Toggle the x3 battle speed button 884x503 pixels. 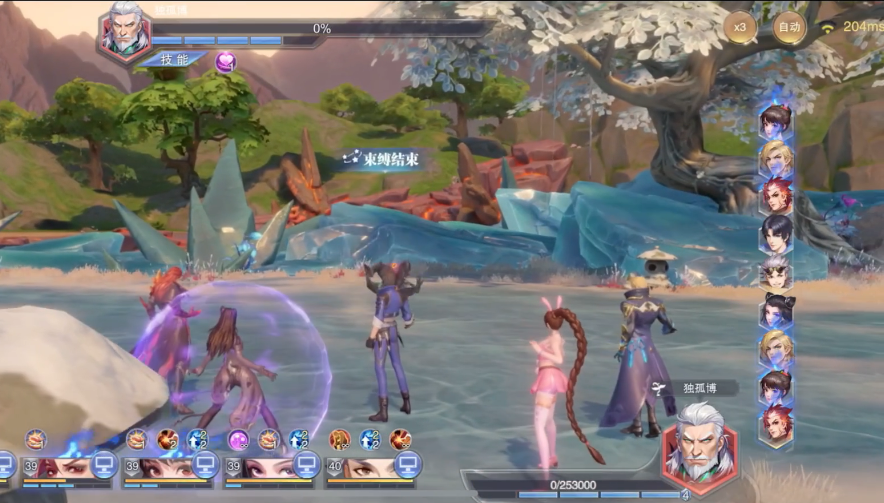[x=741, y=27]
